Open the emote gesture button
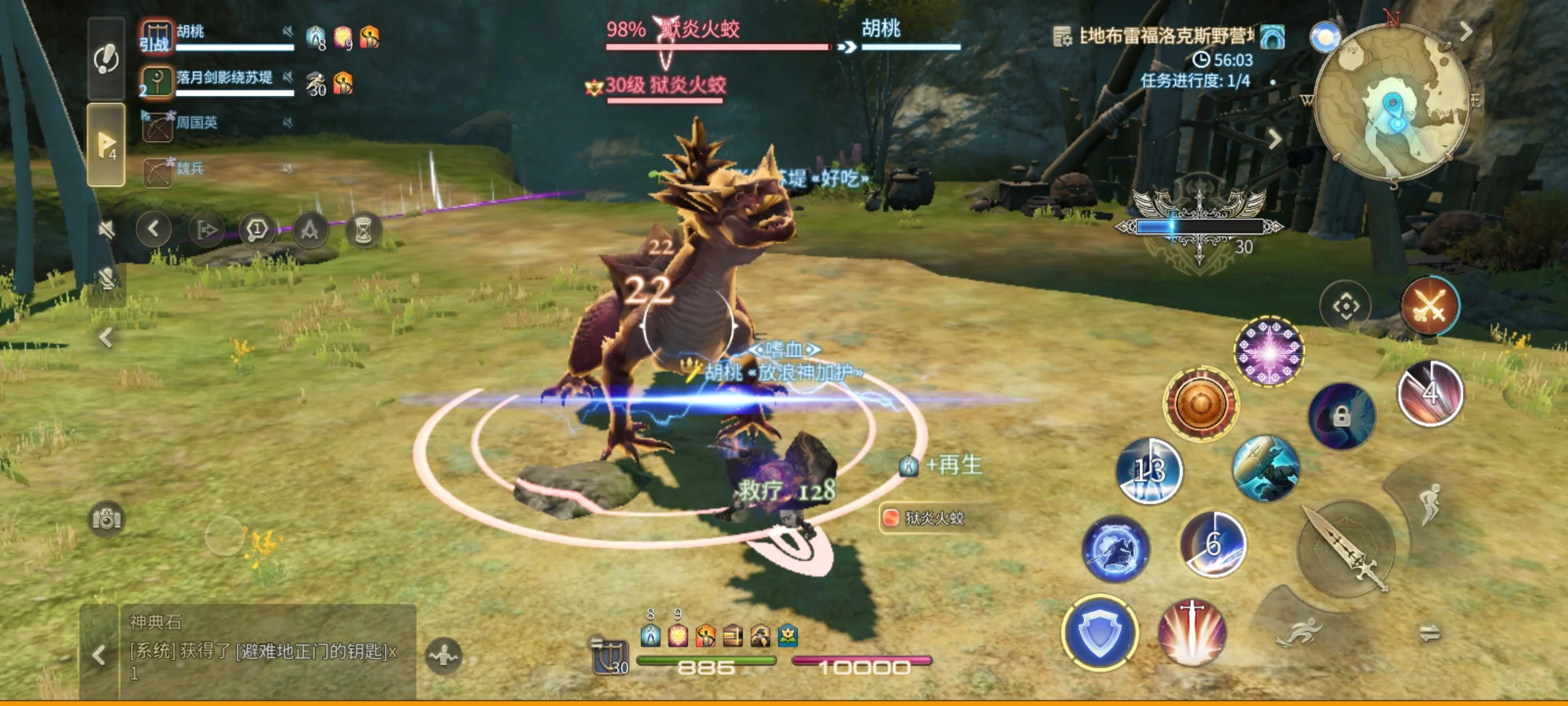Viewport: 1568px width, 706px height. 444,655
